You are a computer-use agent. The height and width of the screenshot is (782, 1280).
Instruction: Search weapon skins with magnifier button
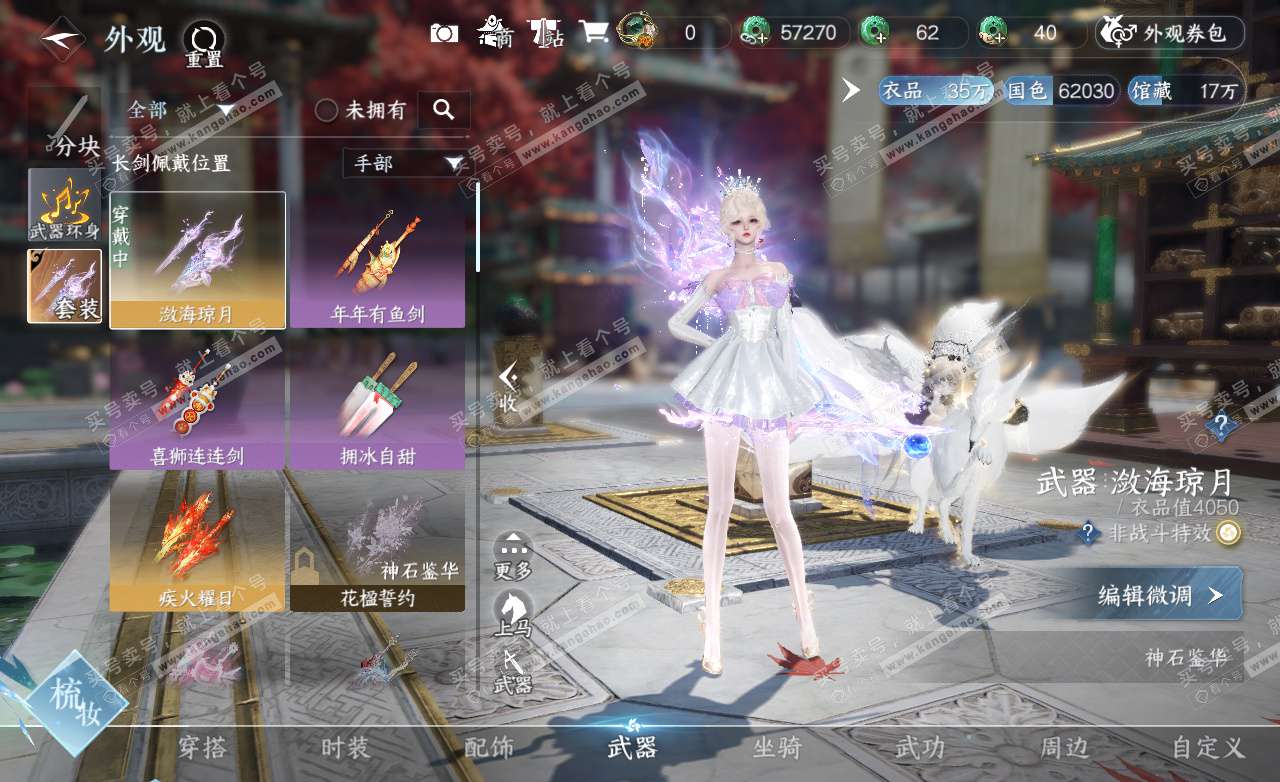coord(444,110)
